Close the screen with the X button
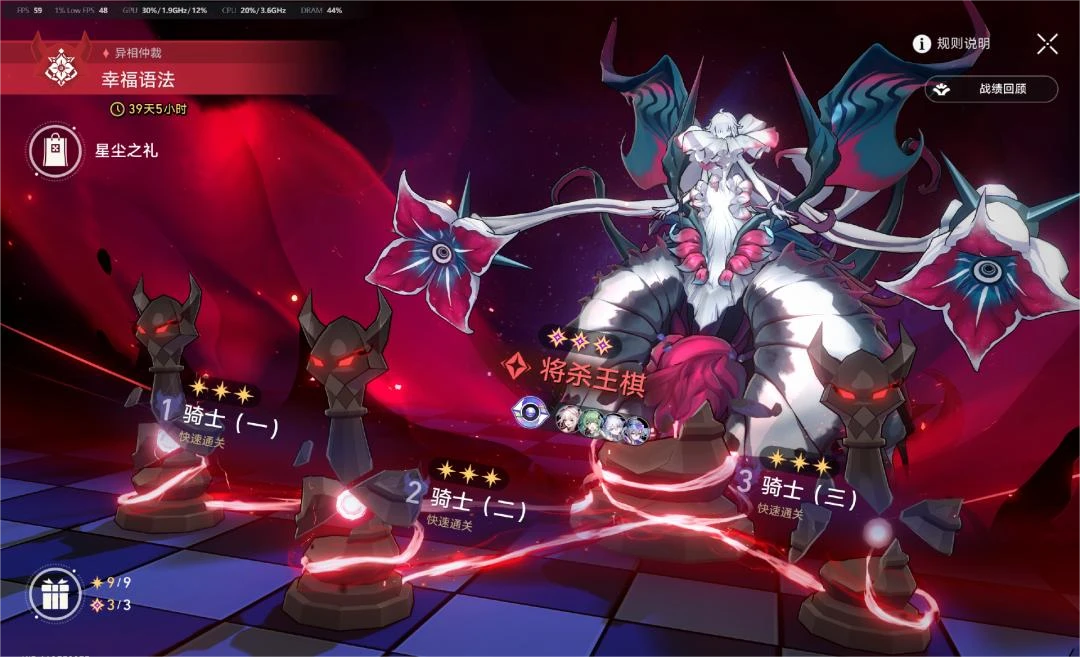The image size is (1080, 657). (1047, 43)
